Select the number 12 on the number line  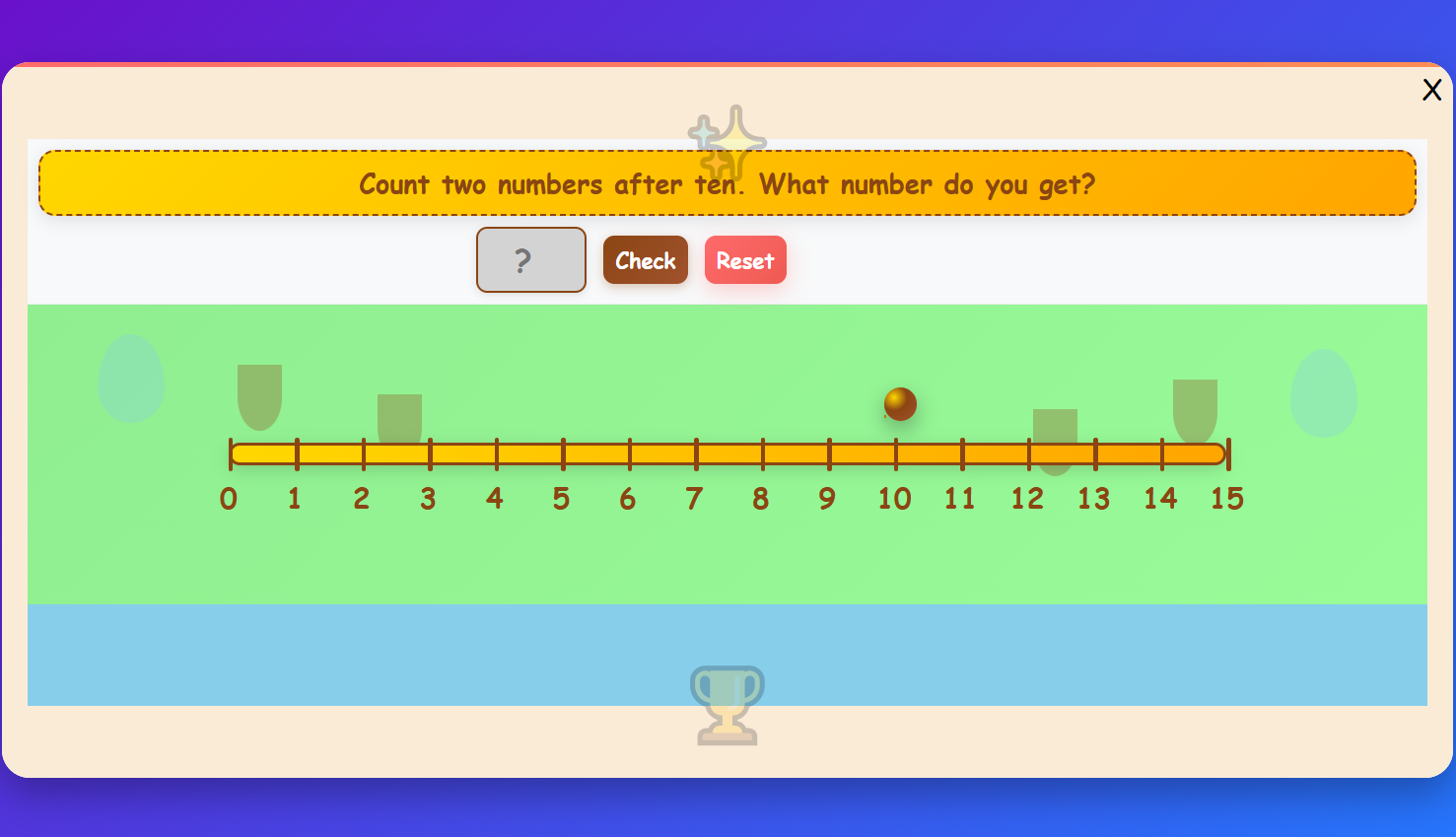pyautogui.click(x=1027, y=499)
